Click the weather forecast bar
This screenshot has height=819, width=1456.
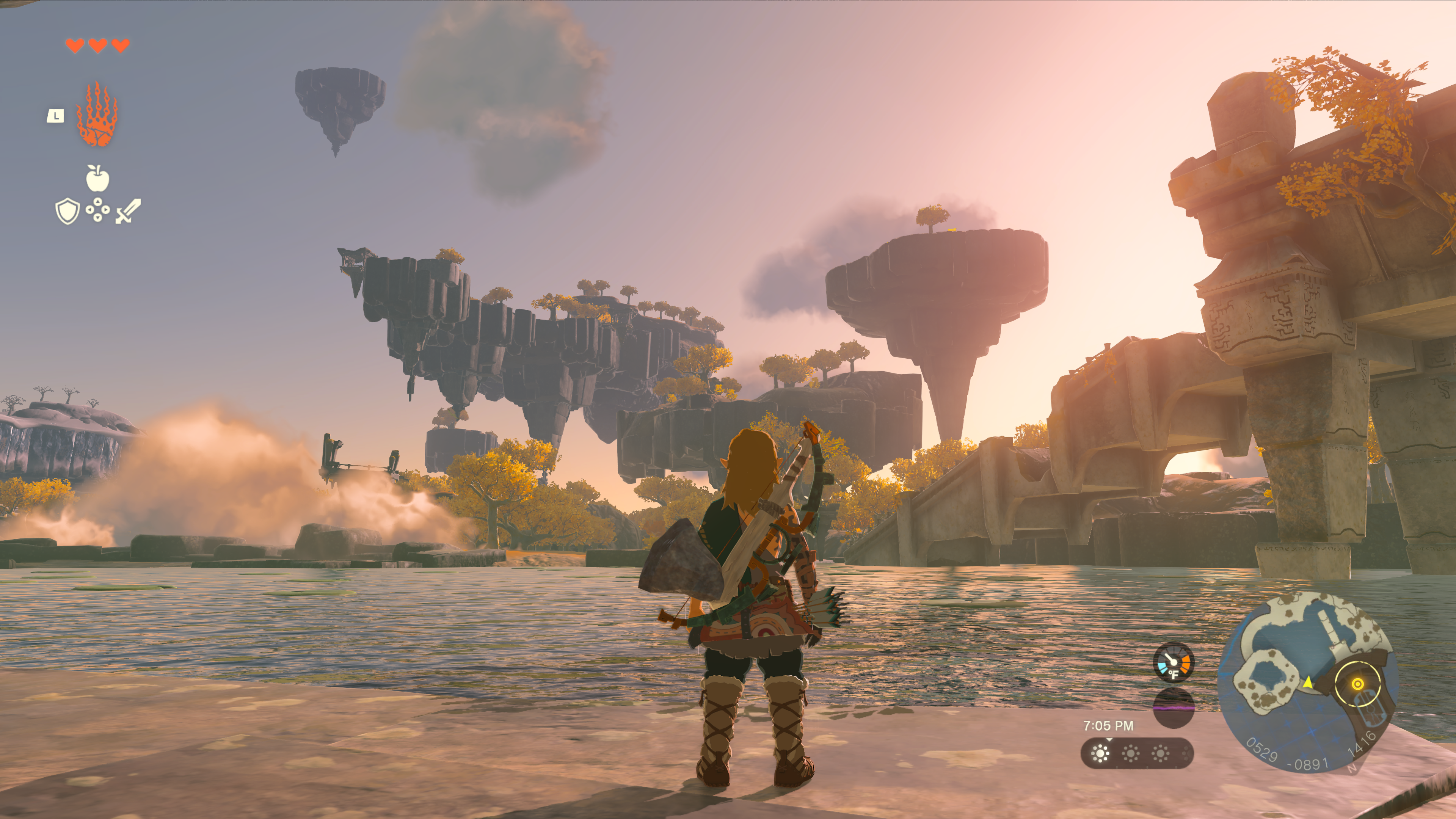1137,753
